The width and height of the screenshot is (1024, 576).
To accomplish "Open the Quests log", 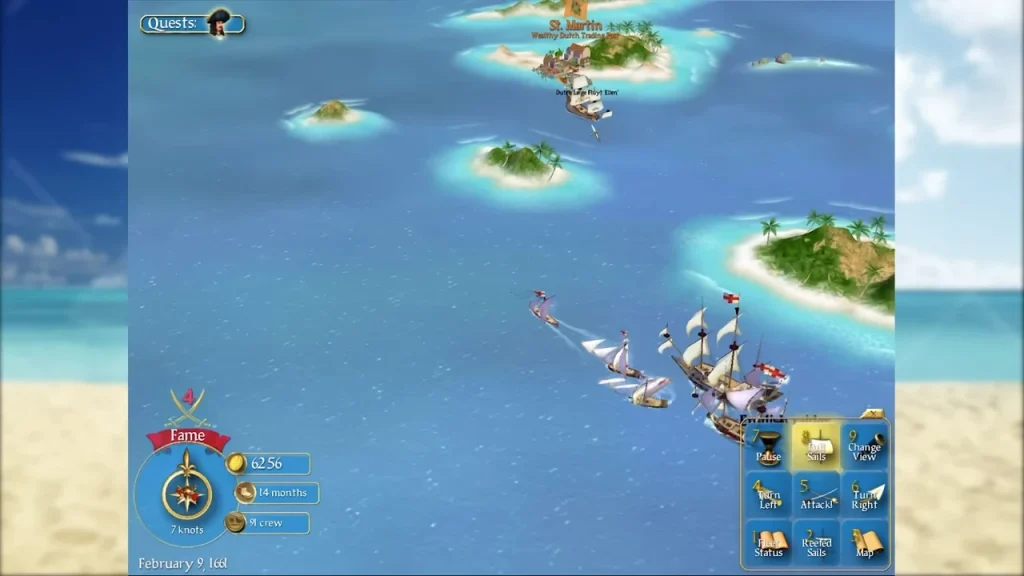I will pyautogui.click(x=192, y=23).
